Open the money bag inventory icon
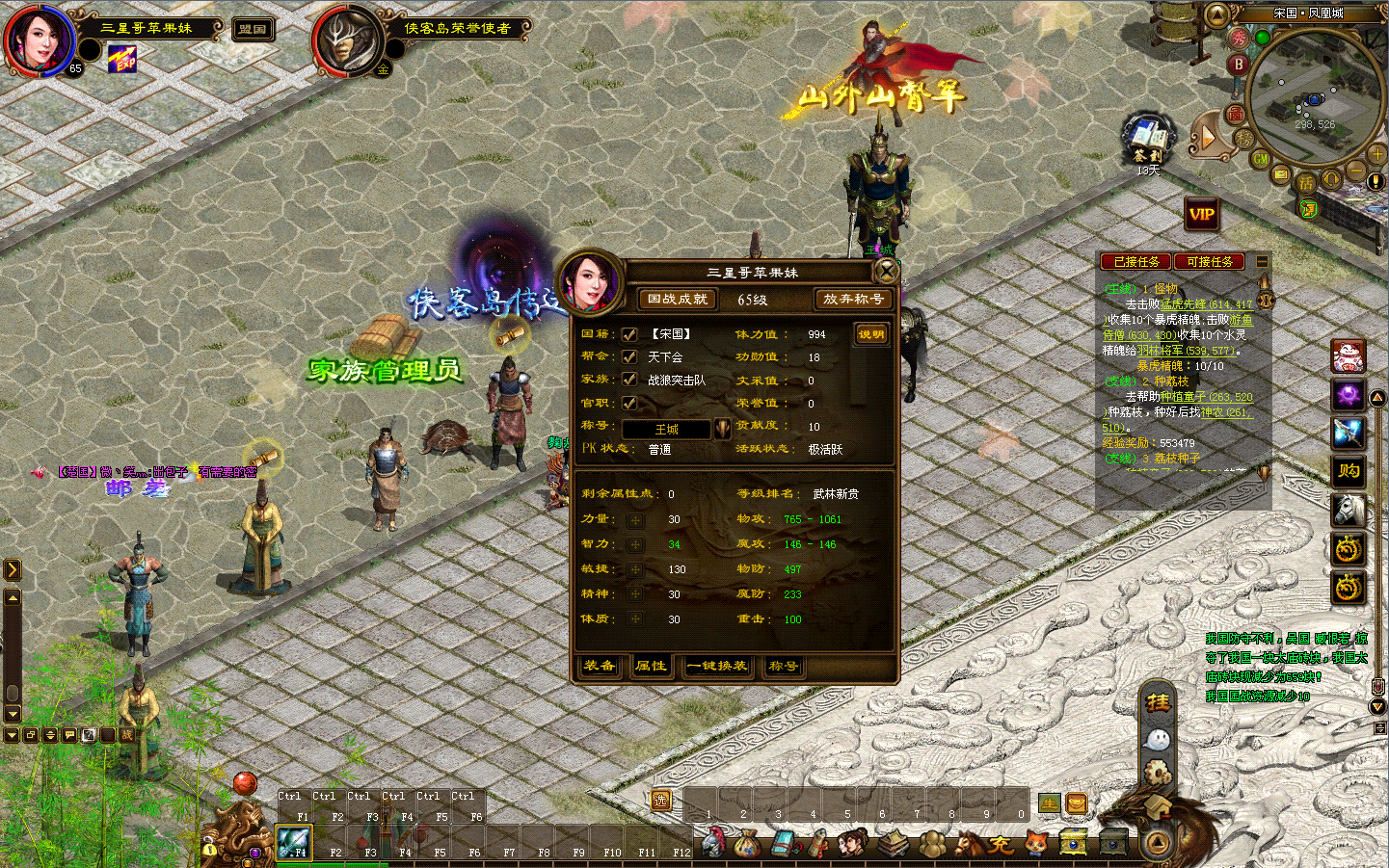The width and height of the screenshot is (1389, 868). (746, 845)
